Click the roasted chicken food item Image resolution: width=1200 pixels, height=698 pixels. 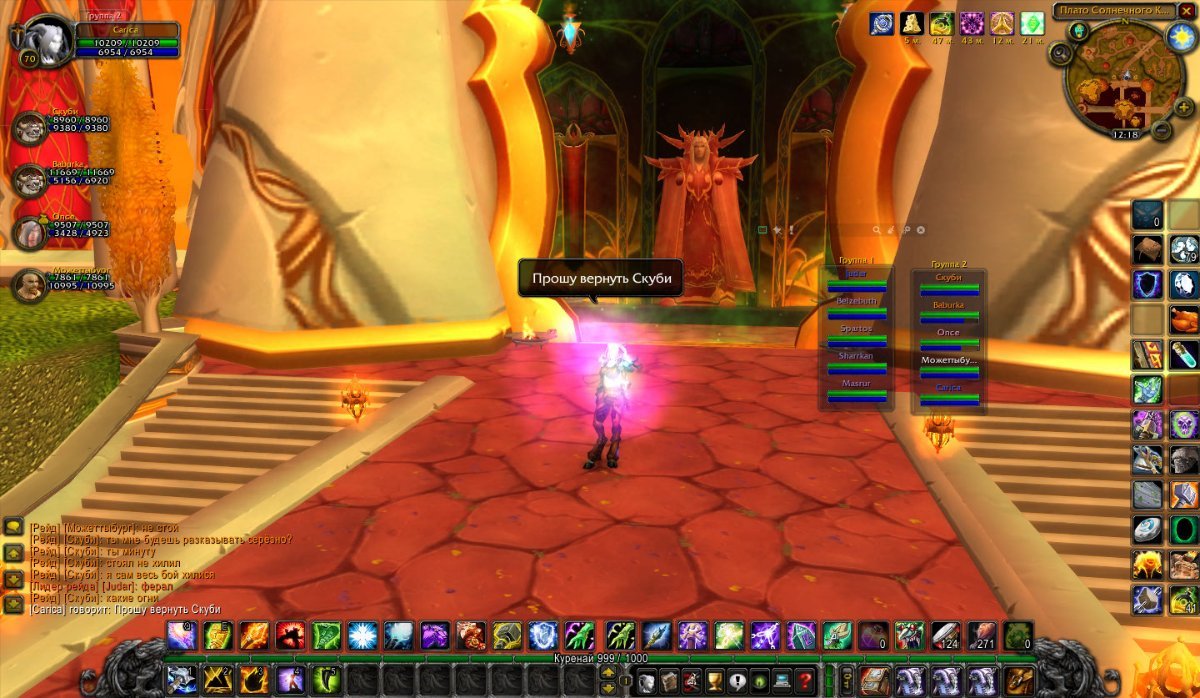point(1184,320)
